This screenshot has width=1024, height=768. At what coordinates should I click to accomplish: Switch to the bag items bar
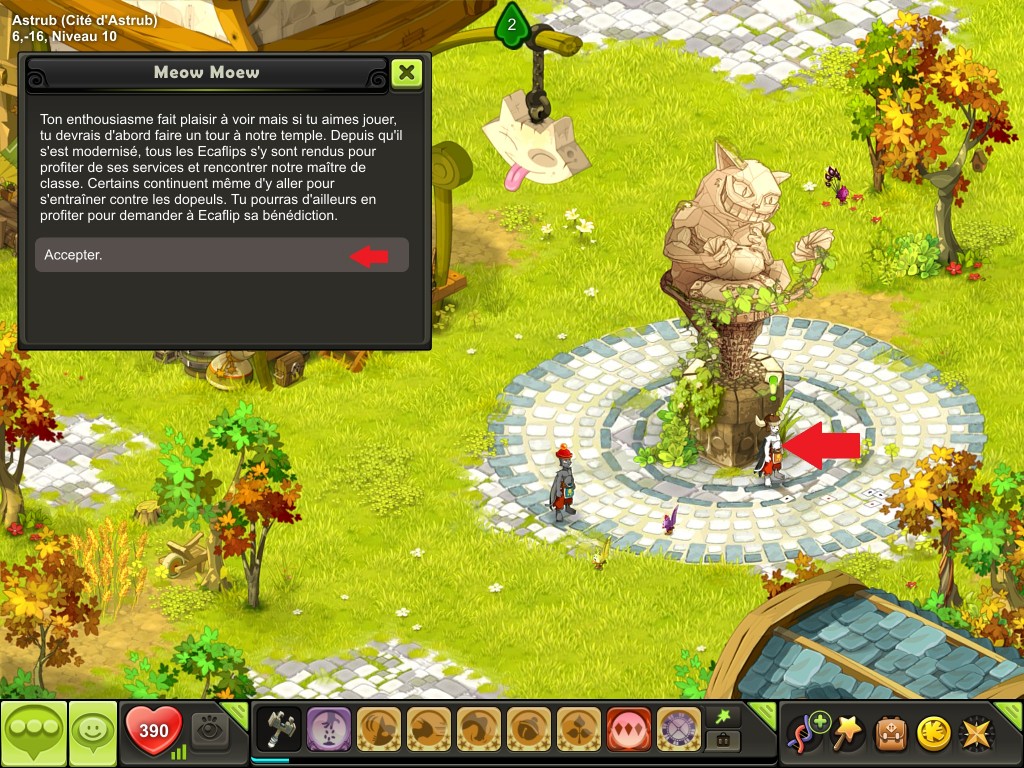point(723,741)
